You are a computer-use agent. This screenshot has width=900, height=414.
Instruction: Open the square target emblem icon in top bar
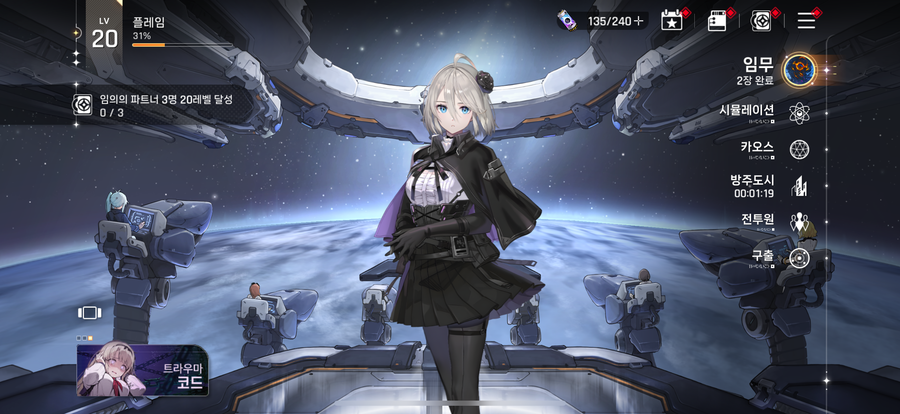[761, 20]
